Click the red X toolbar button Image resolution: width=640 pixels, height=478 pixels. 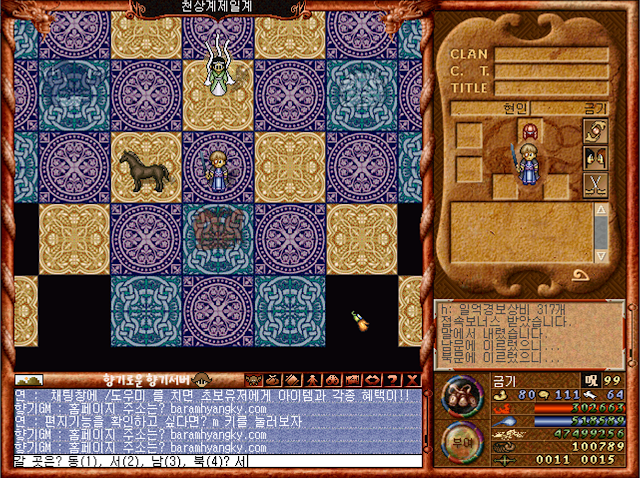coord(413,380)
